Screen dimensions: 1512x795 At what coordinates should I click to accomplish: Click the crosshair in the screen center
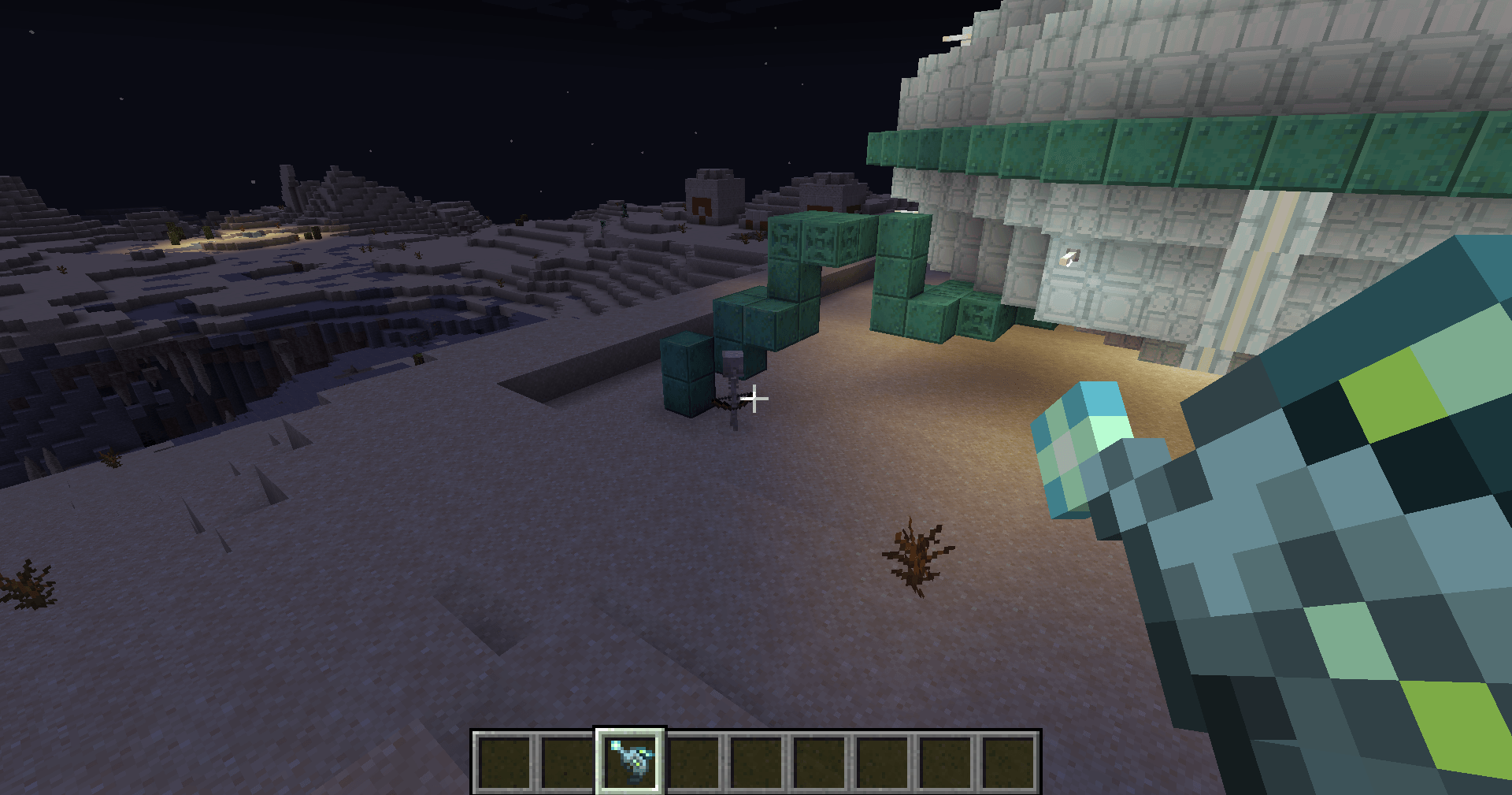[754, 399]
